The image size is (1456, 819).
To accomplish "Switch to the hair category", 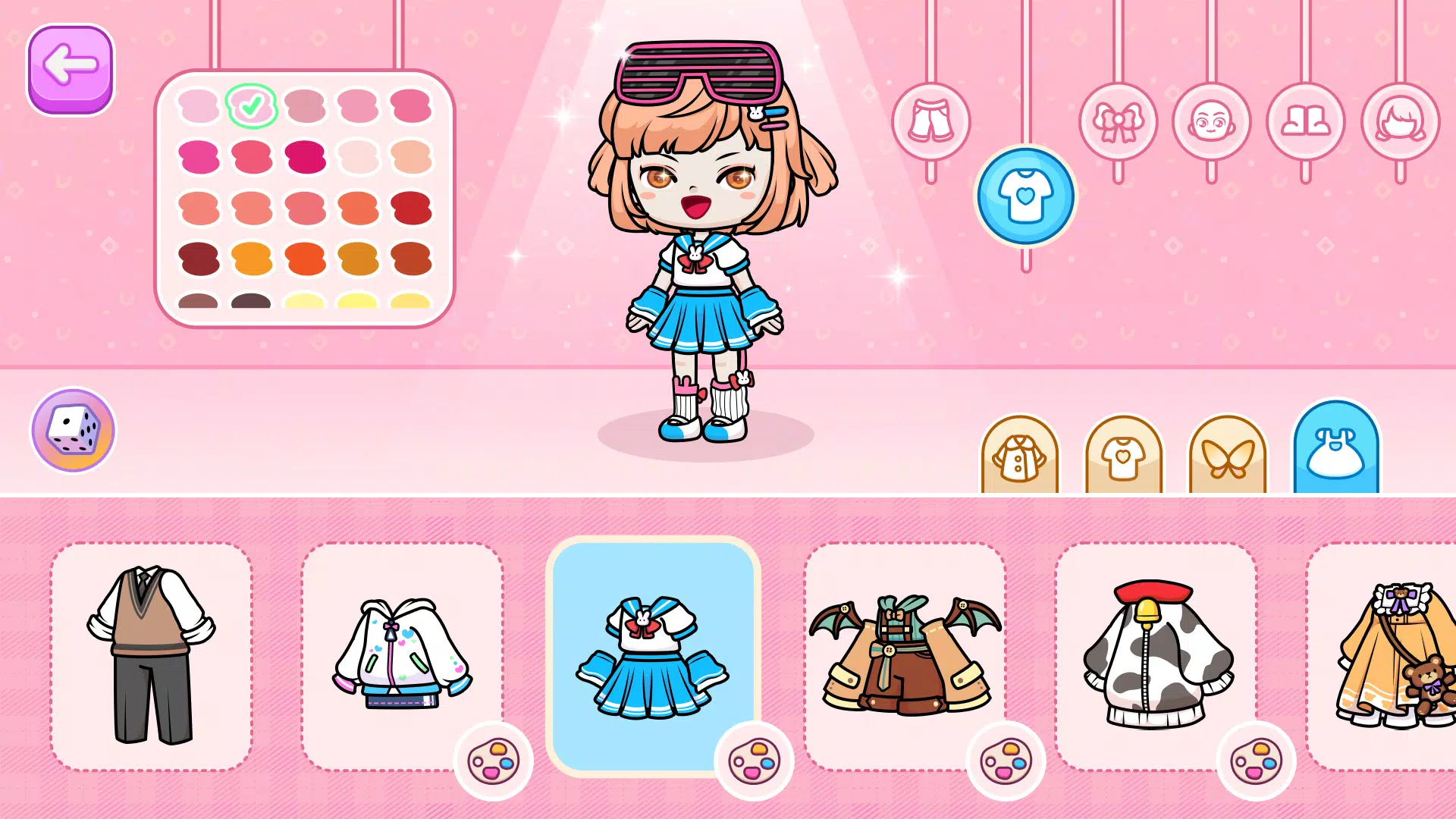I will [x=1400, y=121].
